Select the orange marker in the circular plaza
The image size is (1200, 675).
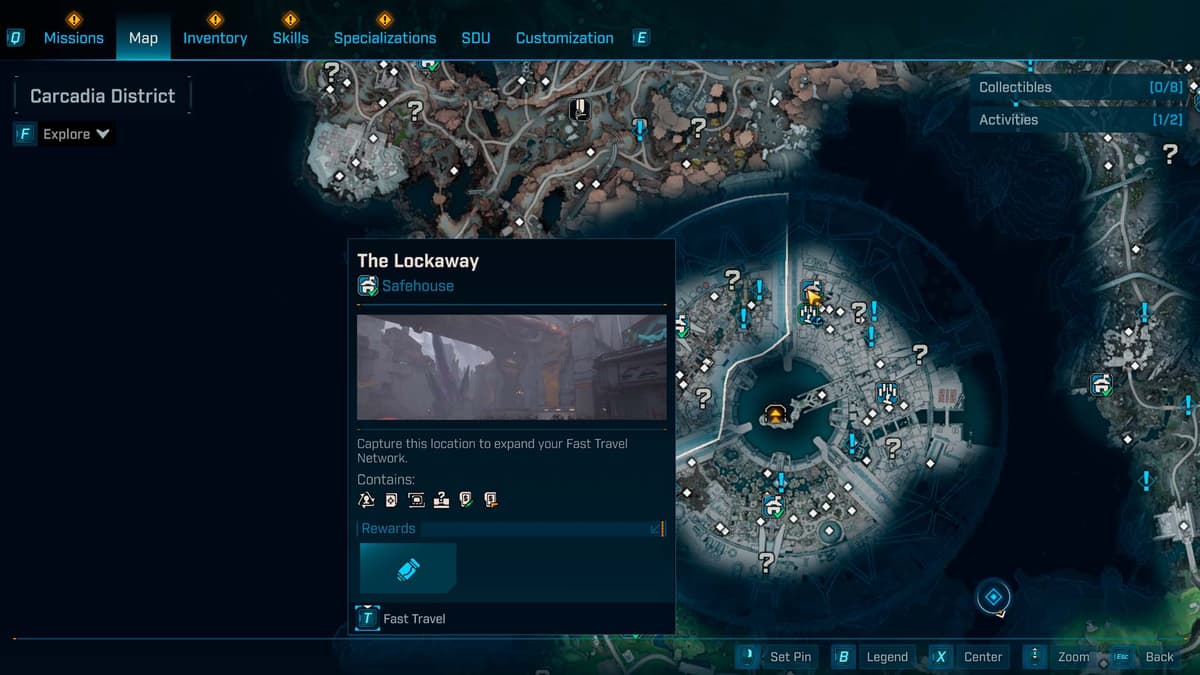(774, 414)
